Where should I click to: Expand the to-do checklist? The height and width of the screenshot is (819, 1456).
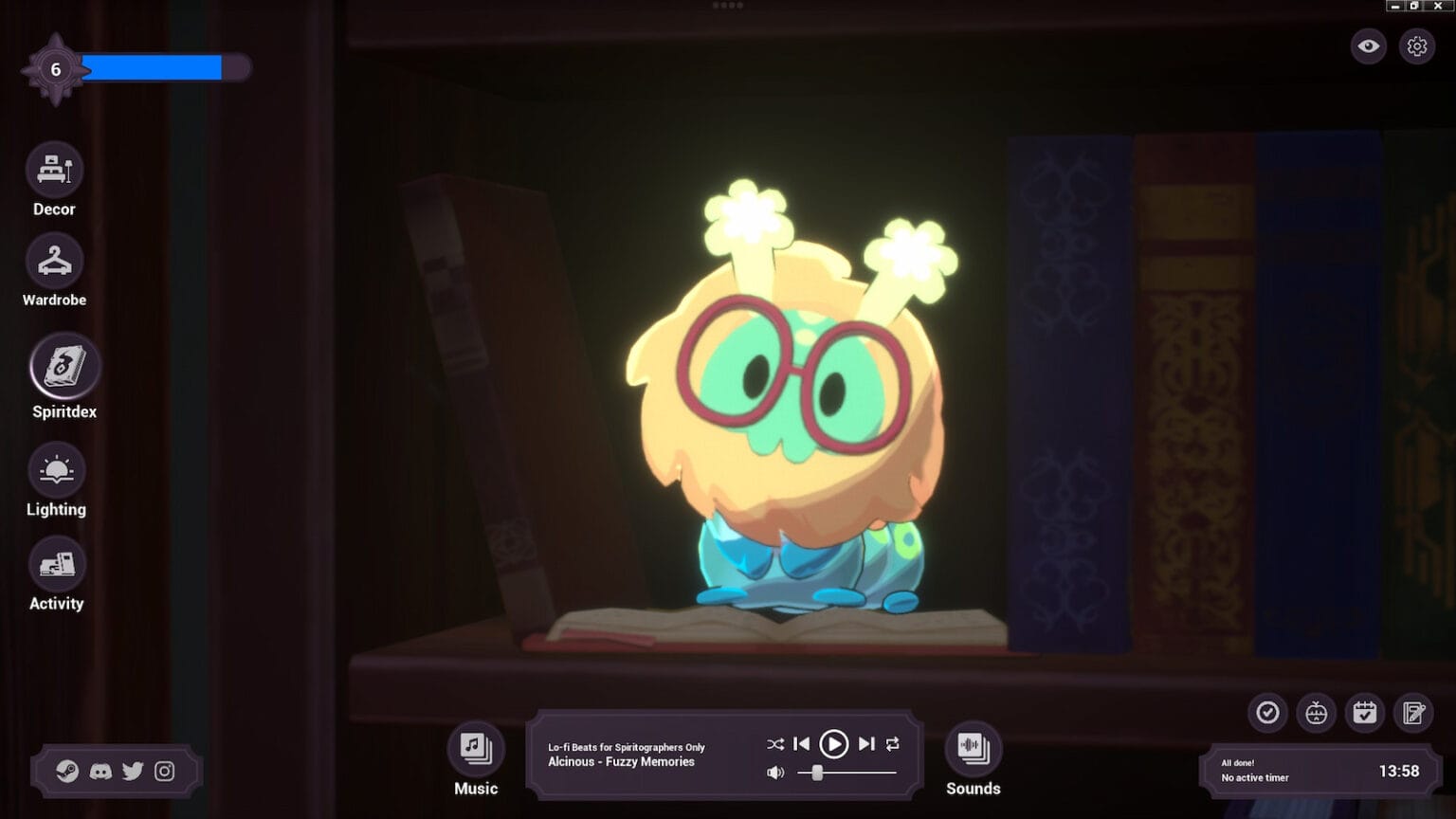1267,713
